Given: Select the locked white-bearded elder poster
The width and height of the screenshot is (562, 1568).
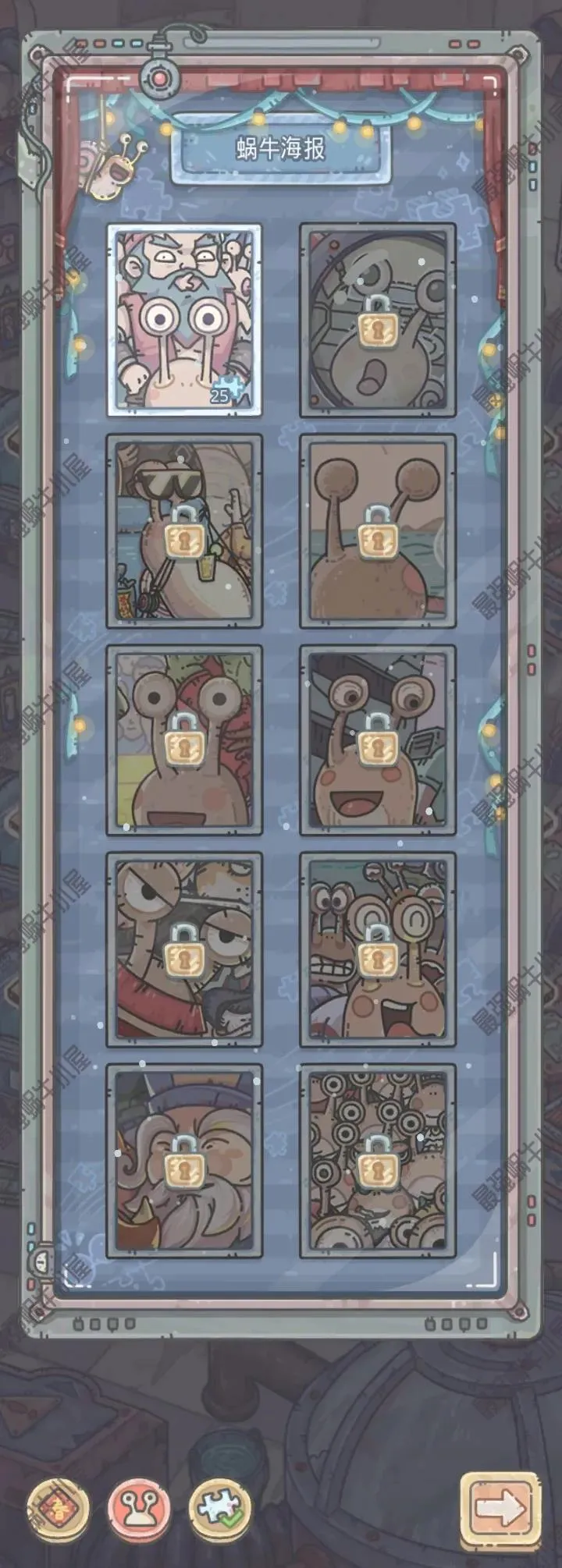Looking at the screenshot, I should [184, 1162].
